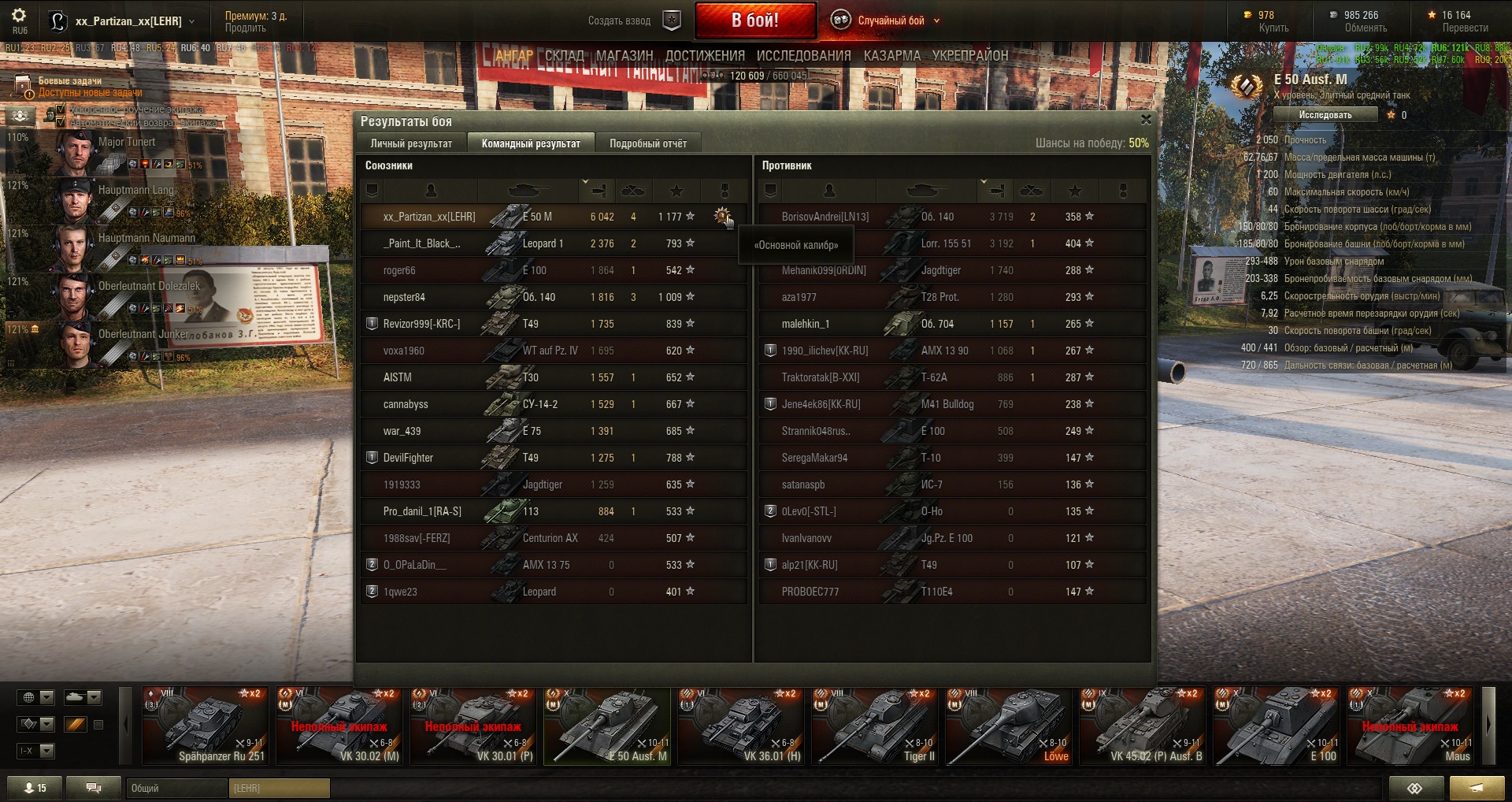Switch to Личный результат tab
The height and width of the screenshot is (802, 1512).
(x=411, y=143)
